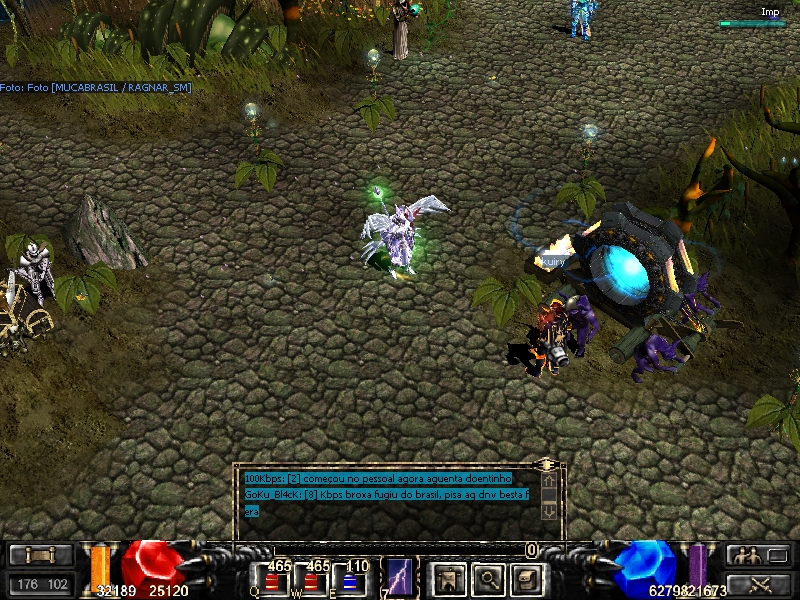The width and height of the screenshot is (800, 600).
Task: Open the character window button
Action: [448, 578]
